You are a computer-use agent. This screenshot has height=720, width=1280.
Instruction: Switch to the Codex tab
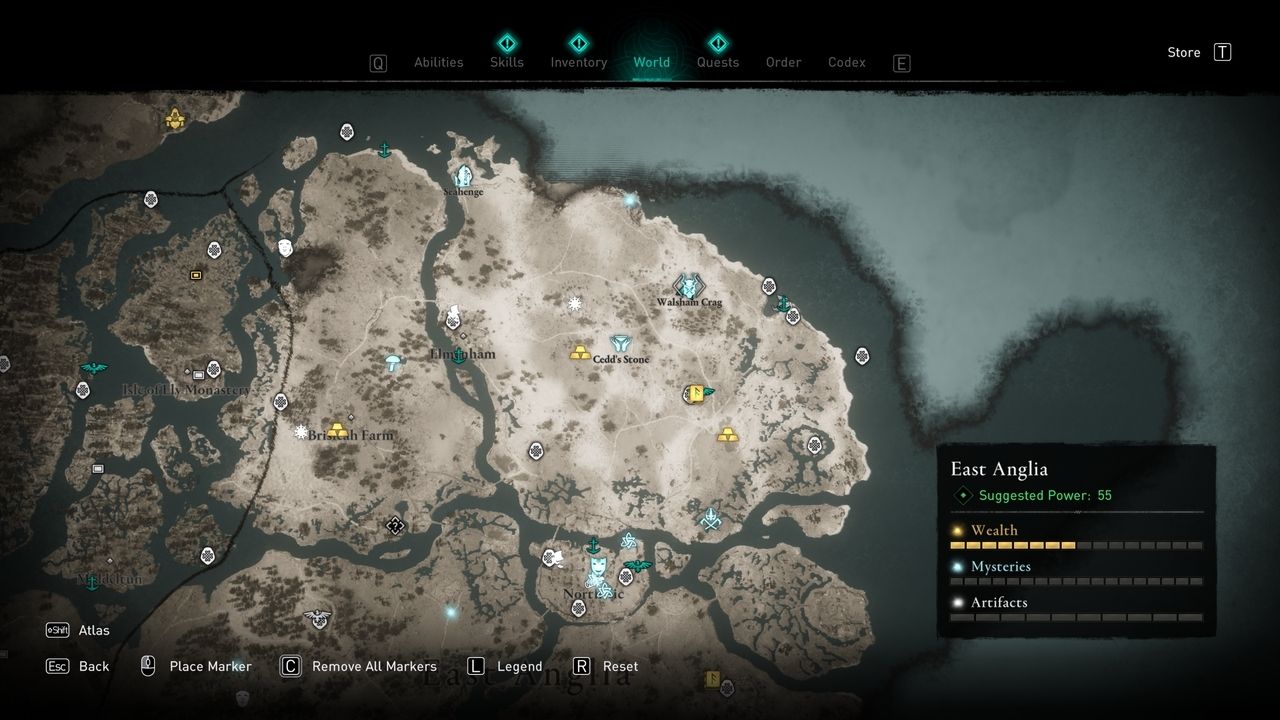coord(846,62)
